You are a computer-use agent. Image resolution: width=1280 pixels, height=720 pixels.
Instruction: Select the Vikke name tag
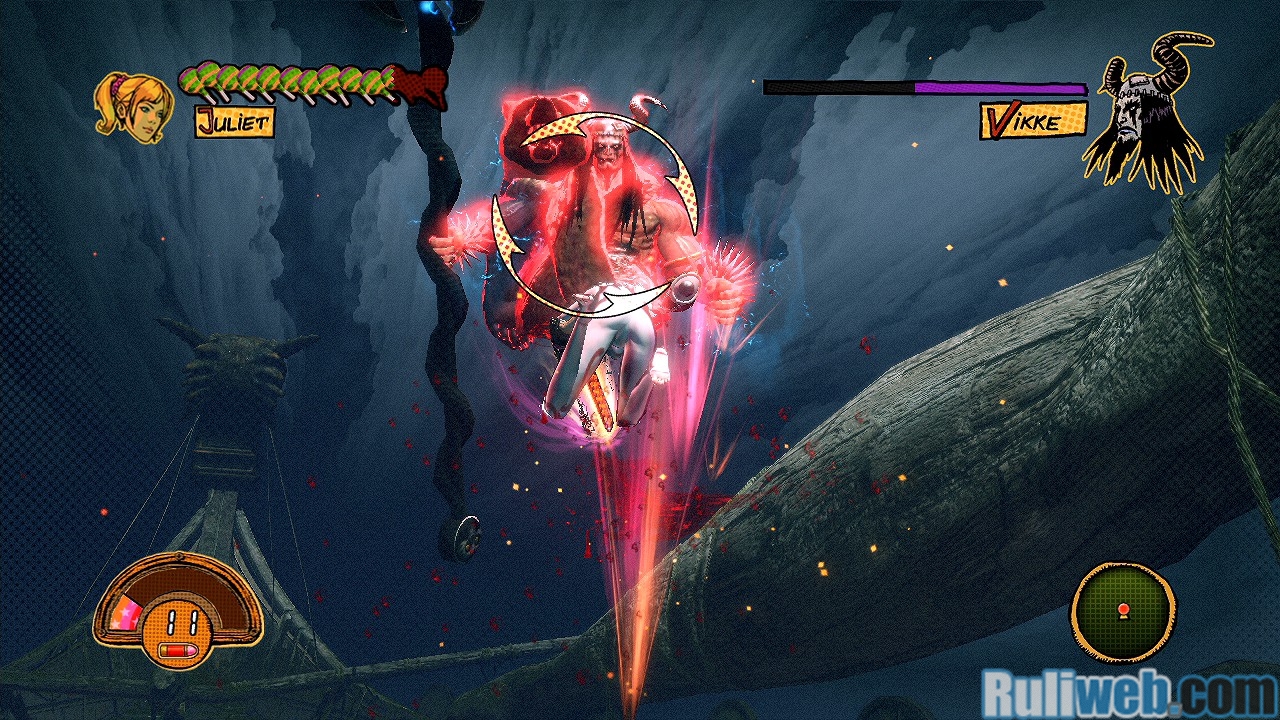coord(1032,121)
